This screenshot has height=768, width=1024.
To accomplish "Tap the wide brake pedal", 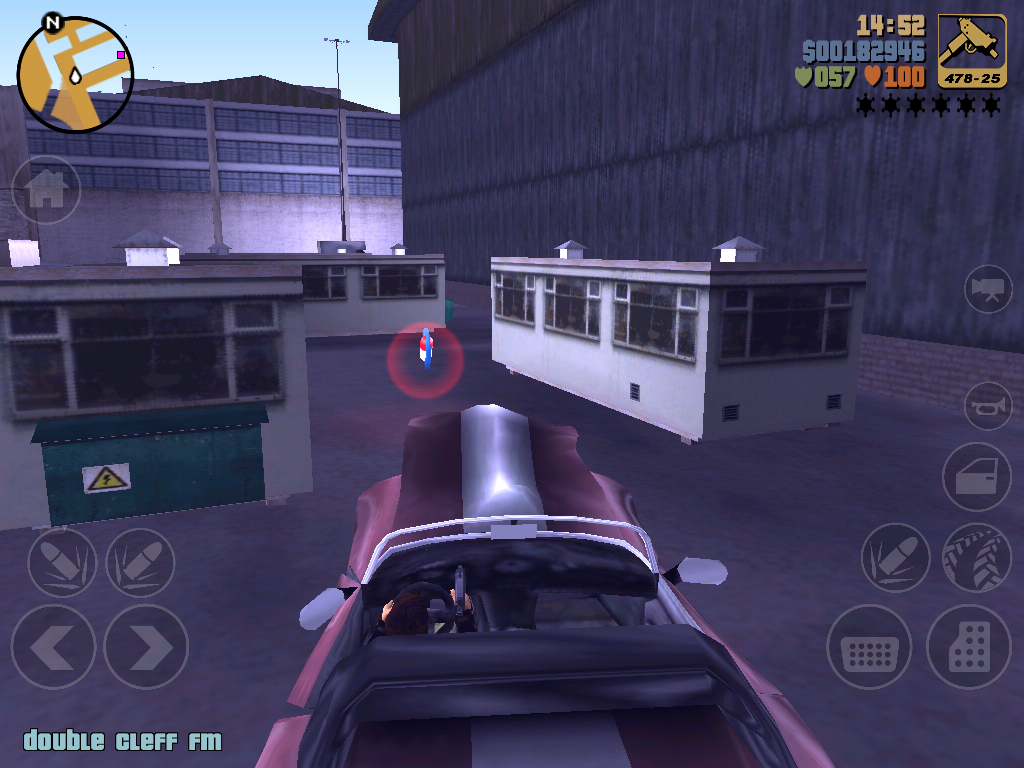I will coord(869,647).
